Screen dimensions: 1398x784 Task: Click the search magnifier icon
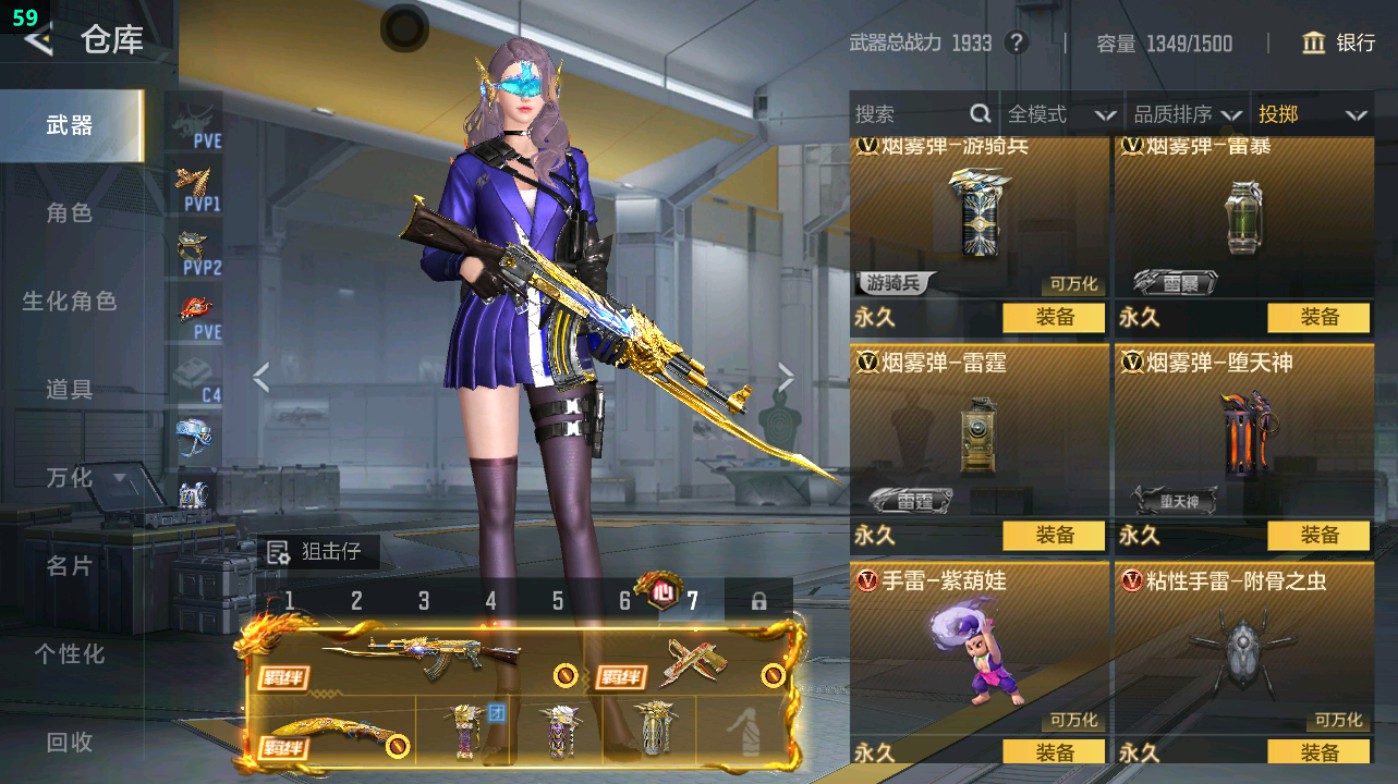pyautogui.click(x=978, y=114)
